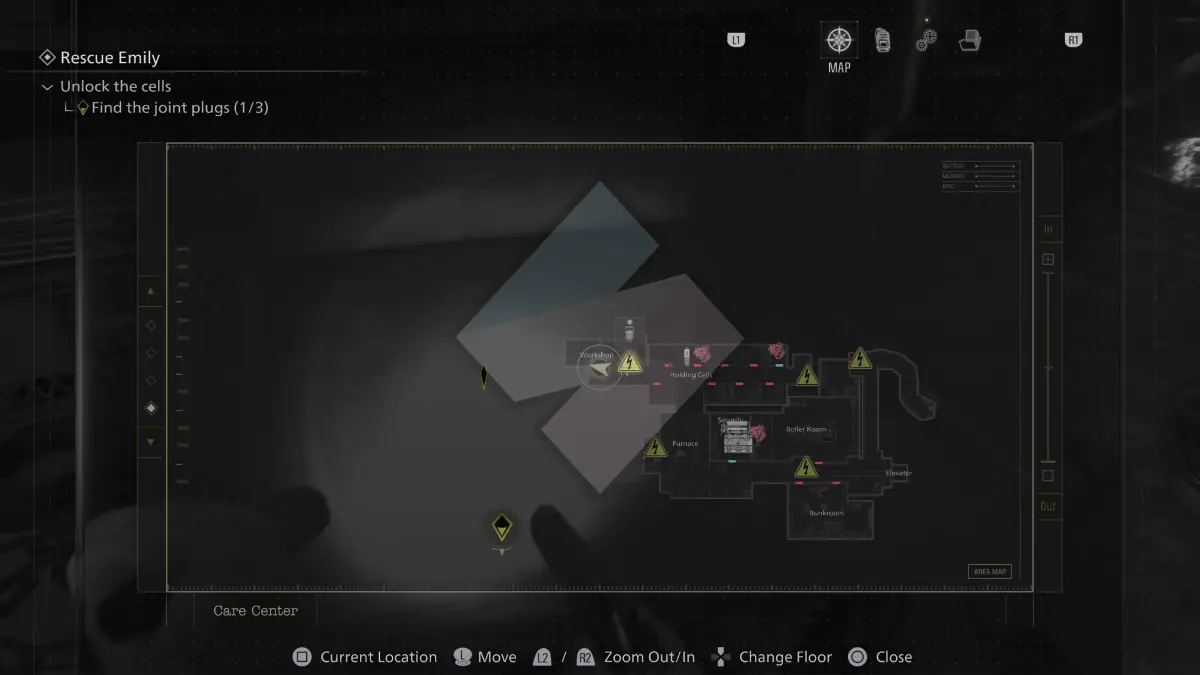The image size is (1200, 675).
Task: Collapse the Rescue Emily objective tracker
Action: pyautogui.click(x=47, y=58)
